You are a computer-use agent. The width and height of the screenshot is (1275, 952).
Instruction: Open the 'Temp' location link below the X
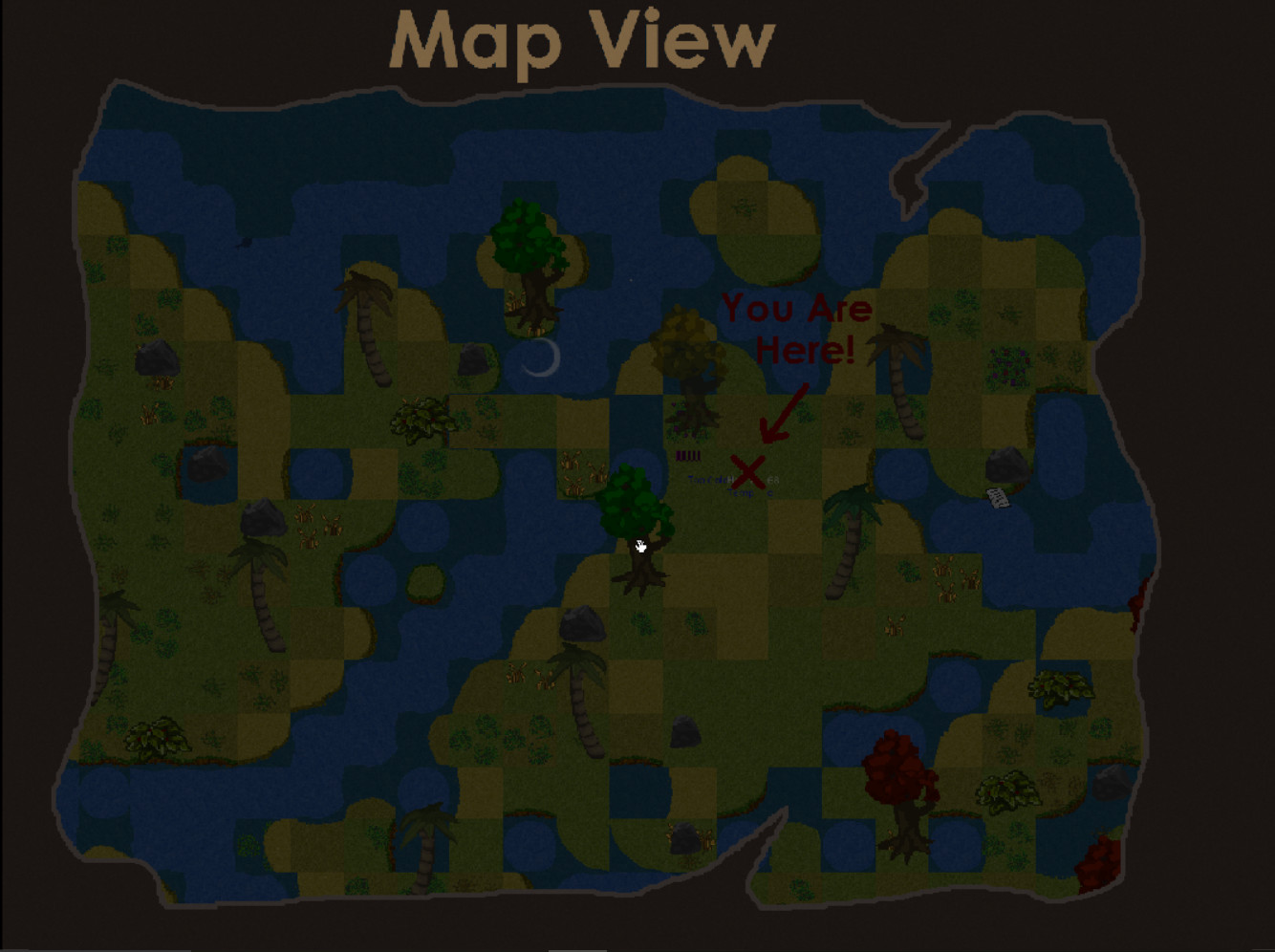(741, 491)
